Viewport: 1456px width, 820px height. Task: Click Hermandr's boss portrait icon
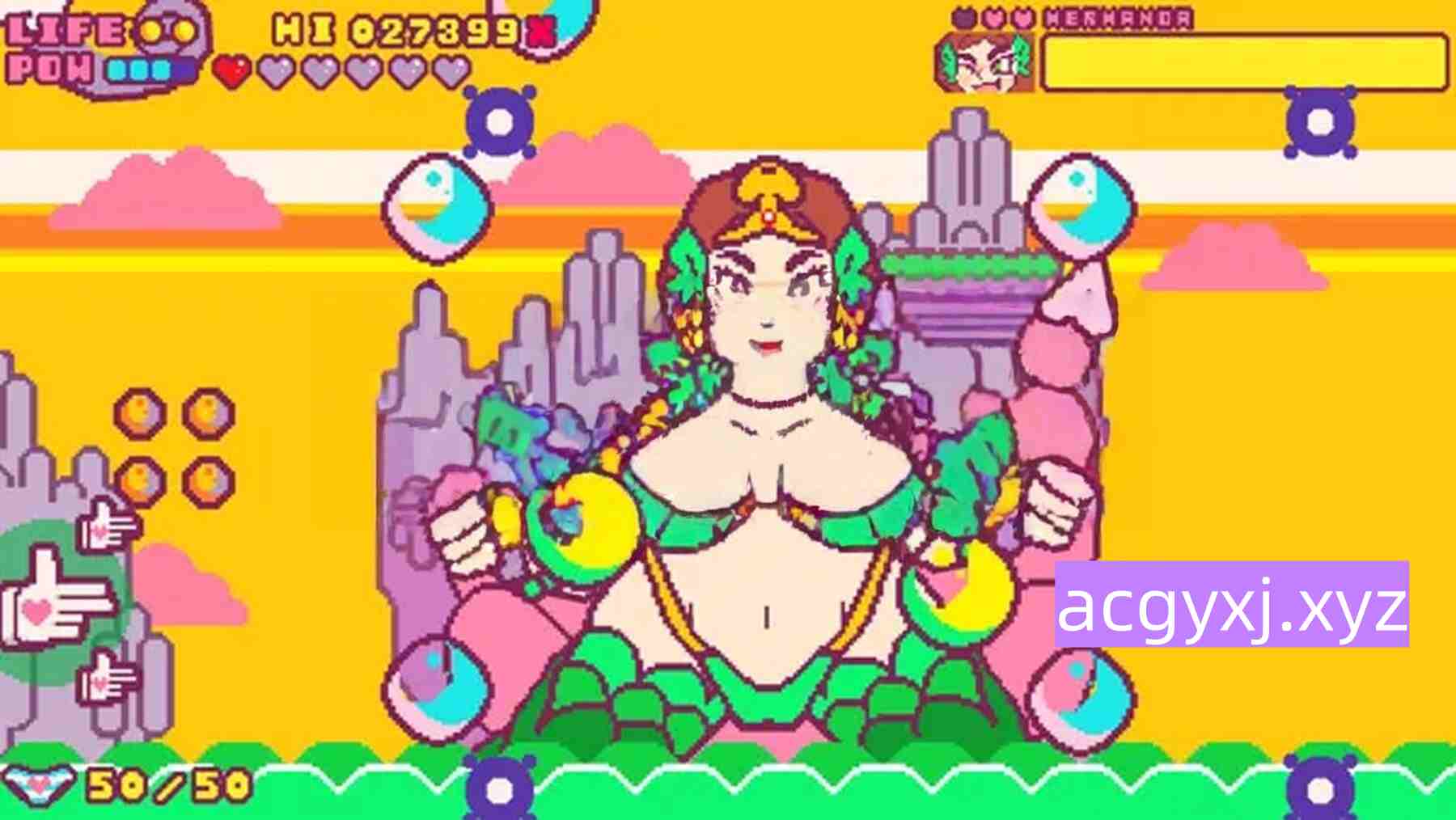coord(983,61)
